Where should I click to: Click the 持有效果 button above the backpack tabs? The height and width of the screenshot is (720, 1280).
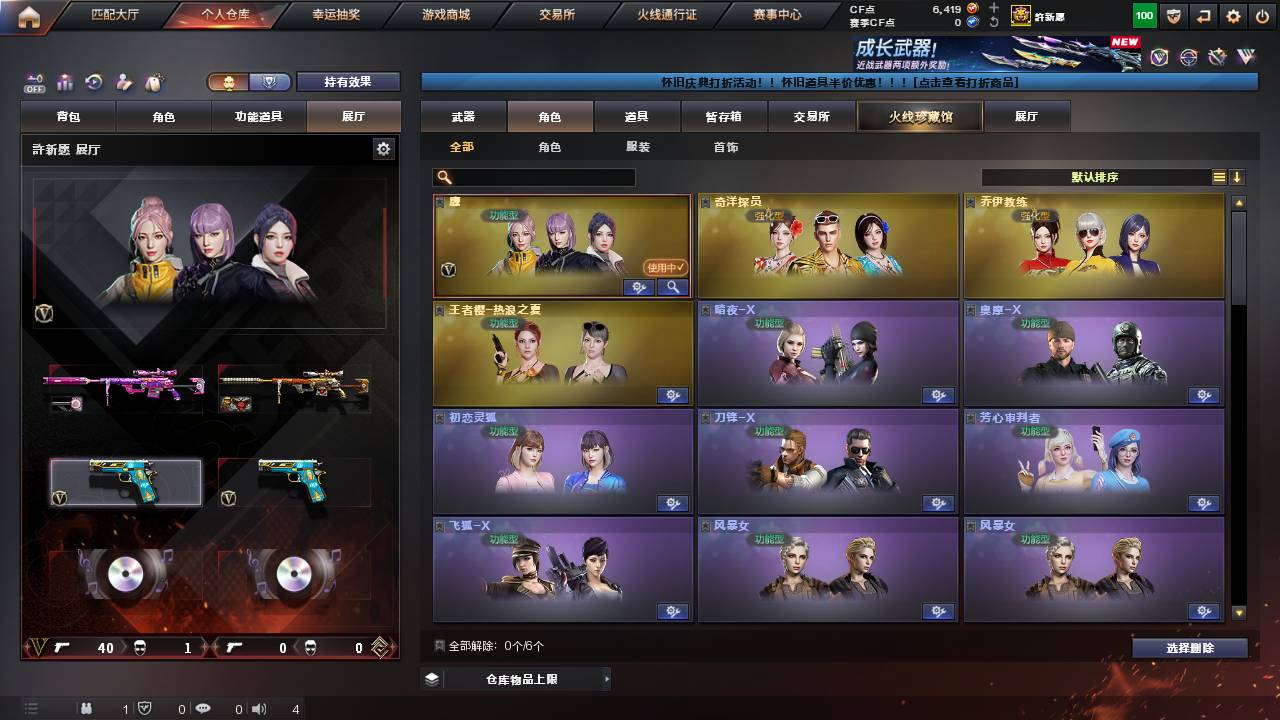click(348, 82)
